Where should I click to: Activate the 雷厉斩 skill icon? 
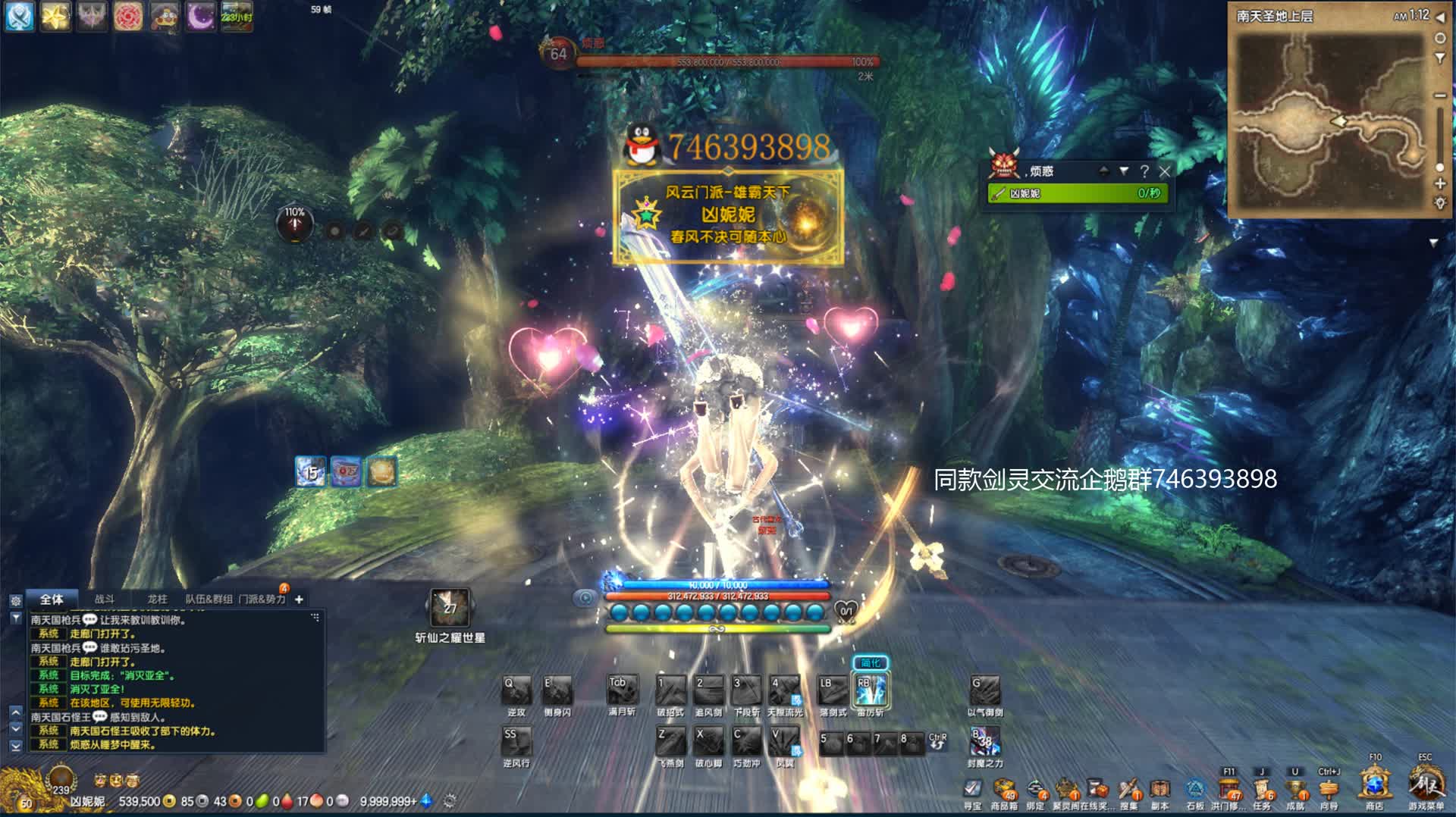pos(870,690)
